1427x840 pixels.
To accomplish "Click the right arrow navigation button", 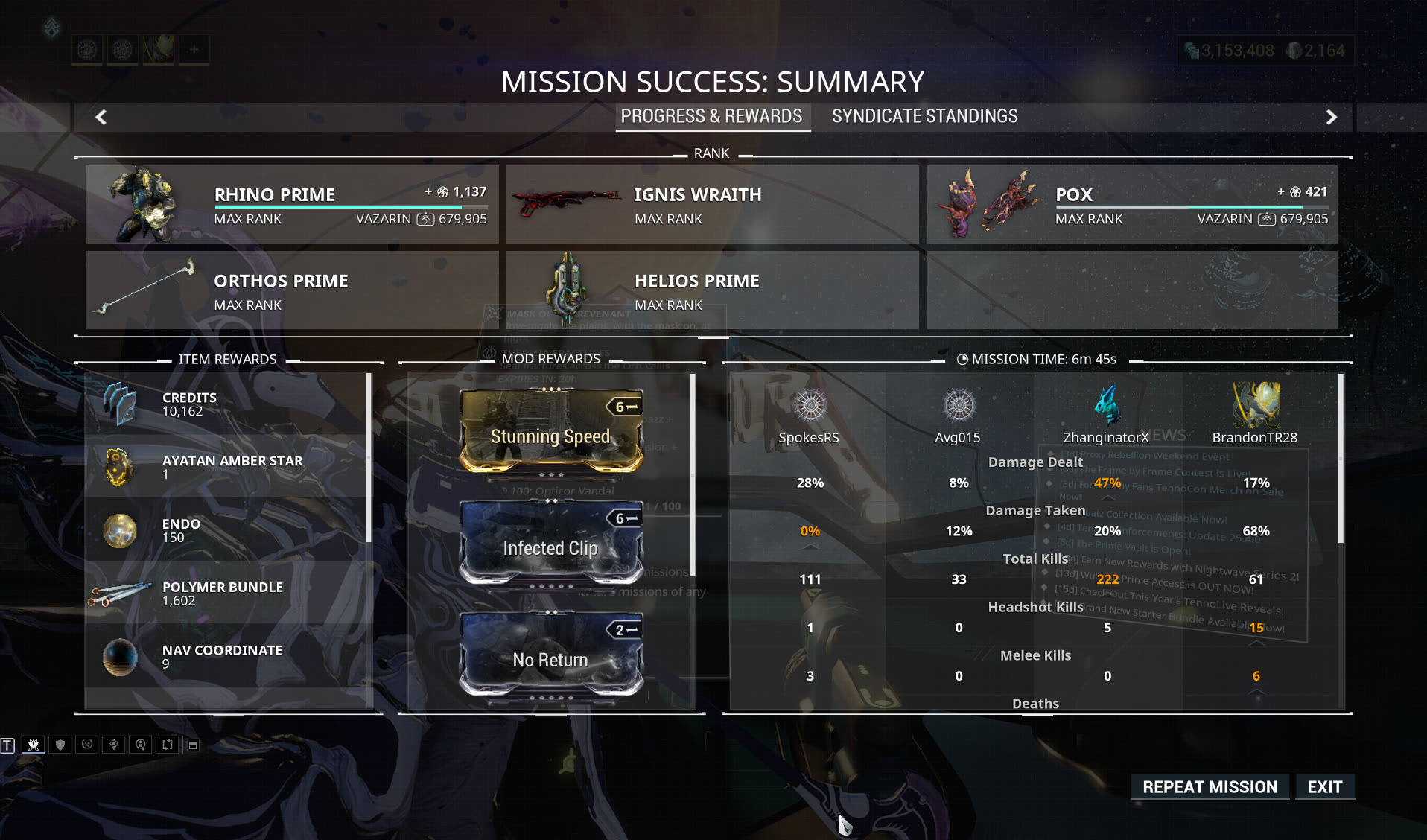I will (x=1332, y=117).
